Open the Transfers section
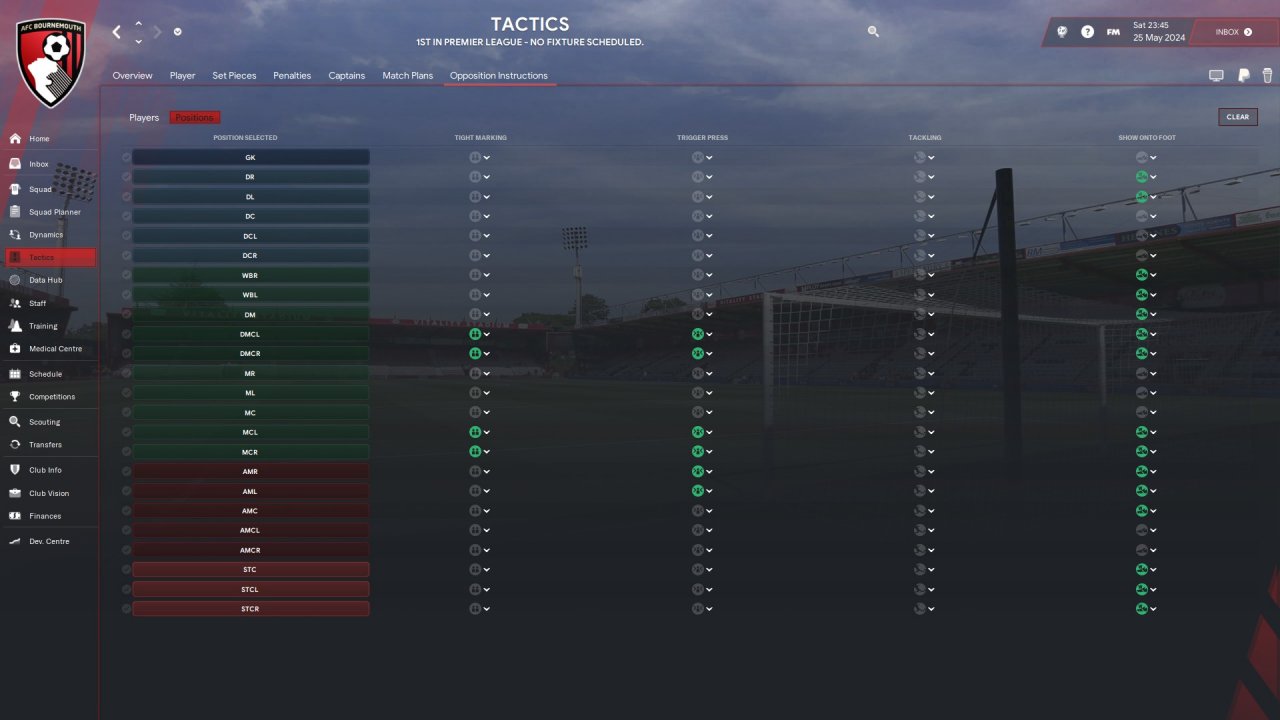The width and height of the screenshot is (1280, 720). click(x=45, y=445)
